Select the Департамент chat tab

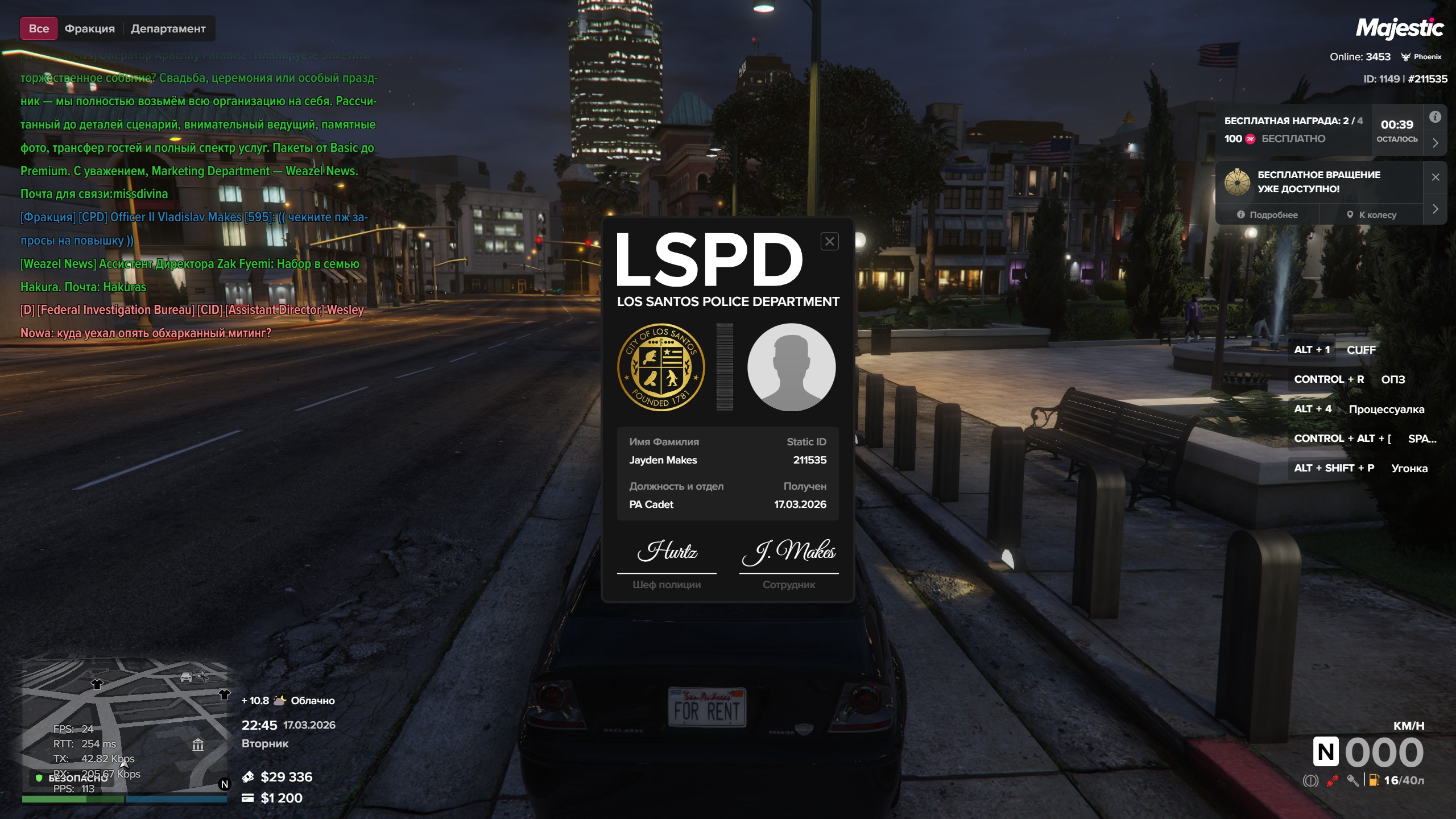168,28
